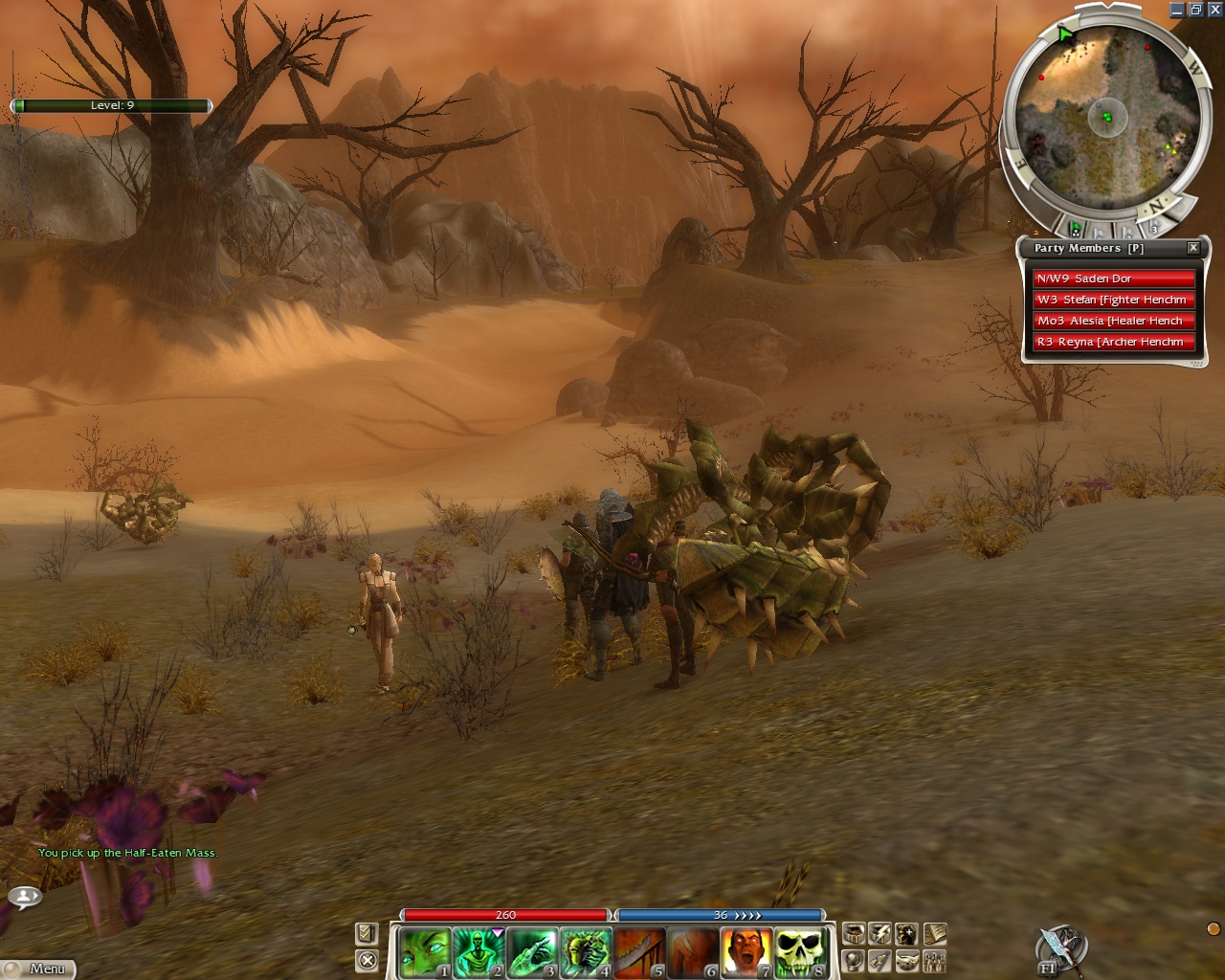The height and width of the screenshot is (980, 1225).
Task: Minimize the game window
Action: coord(1178,10)
